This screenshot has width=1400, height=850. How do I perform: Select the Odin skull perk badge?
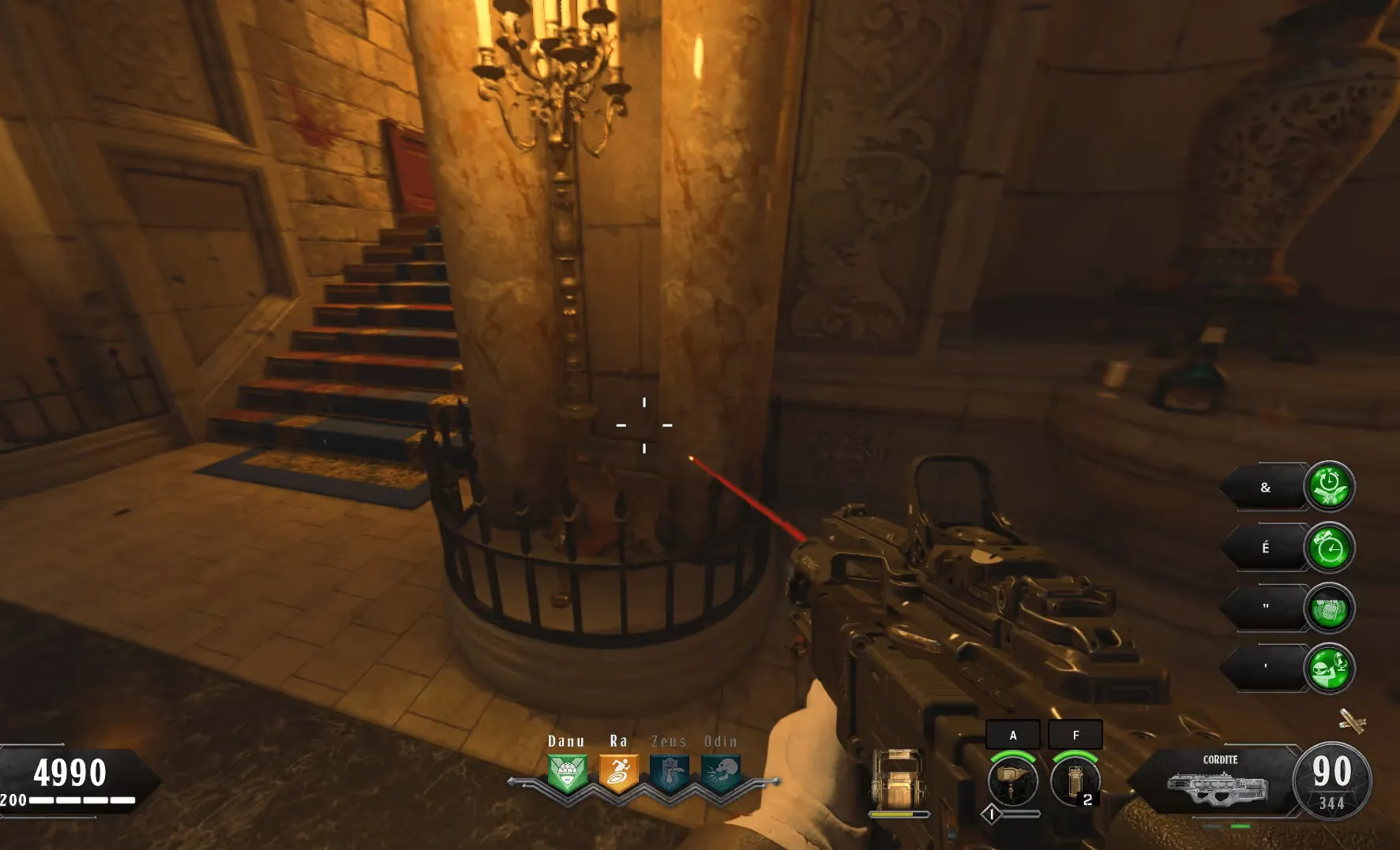point(720,773)
